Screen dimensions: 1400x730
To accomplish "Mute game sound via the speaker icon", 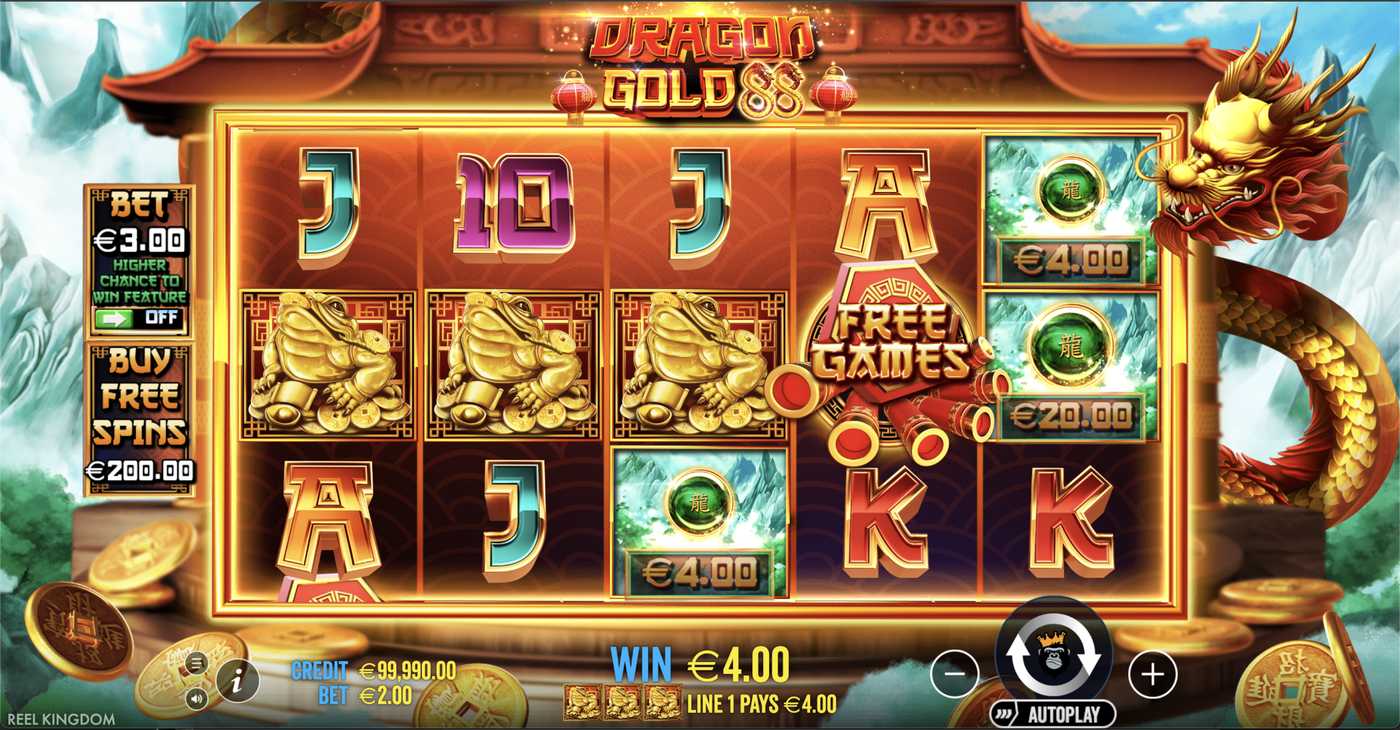I will coord(196,698).
